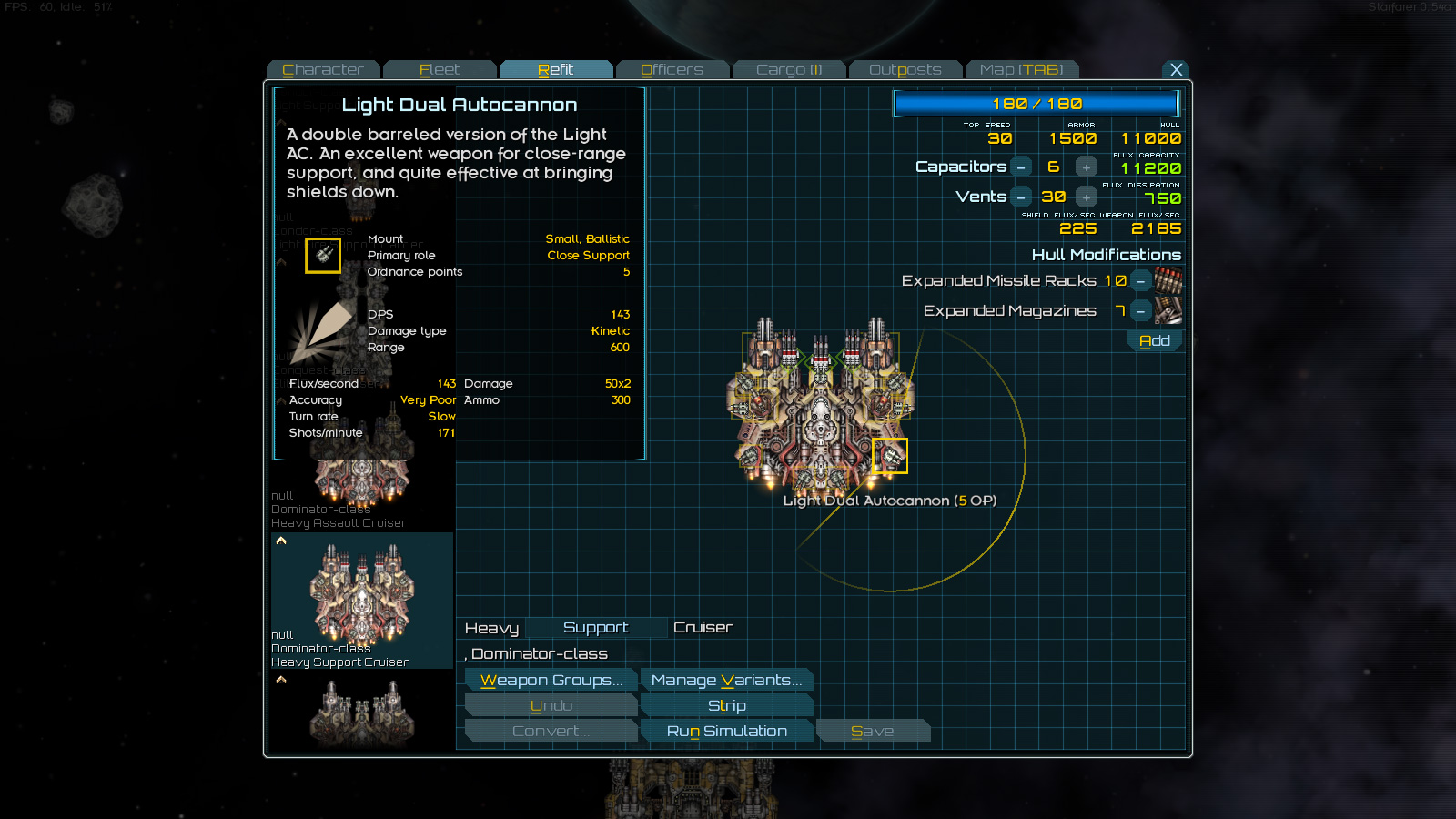Click the up arrow above the Dominator Support Cruiser thumbnail
Screen dimensions: 1456x819
(281, 540)
